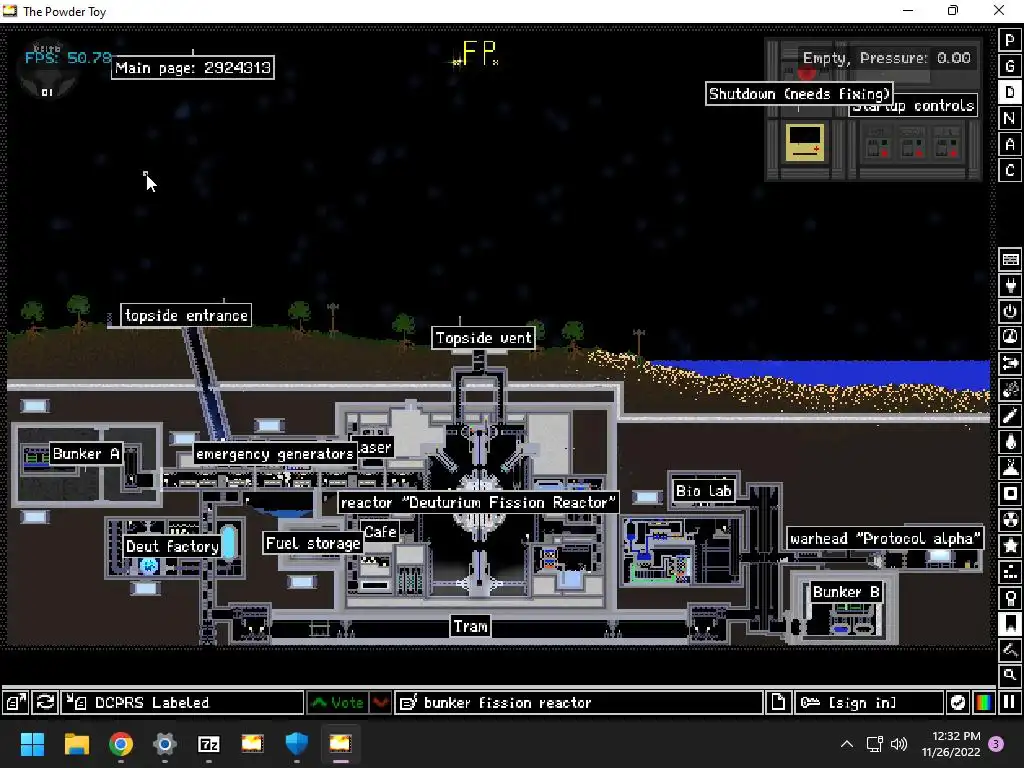The height and width of the screenshot is (768, 1024).
Task: Select the P gravity mode button
Action: pos(1010,40)
